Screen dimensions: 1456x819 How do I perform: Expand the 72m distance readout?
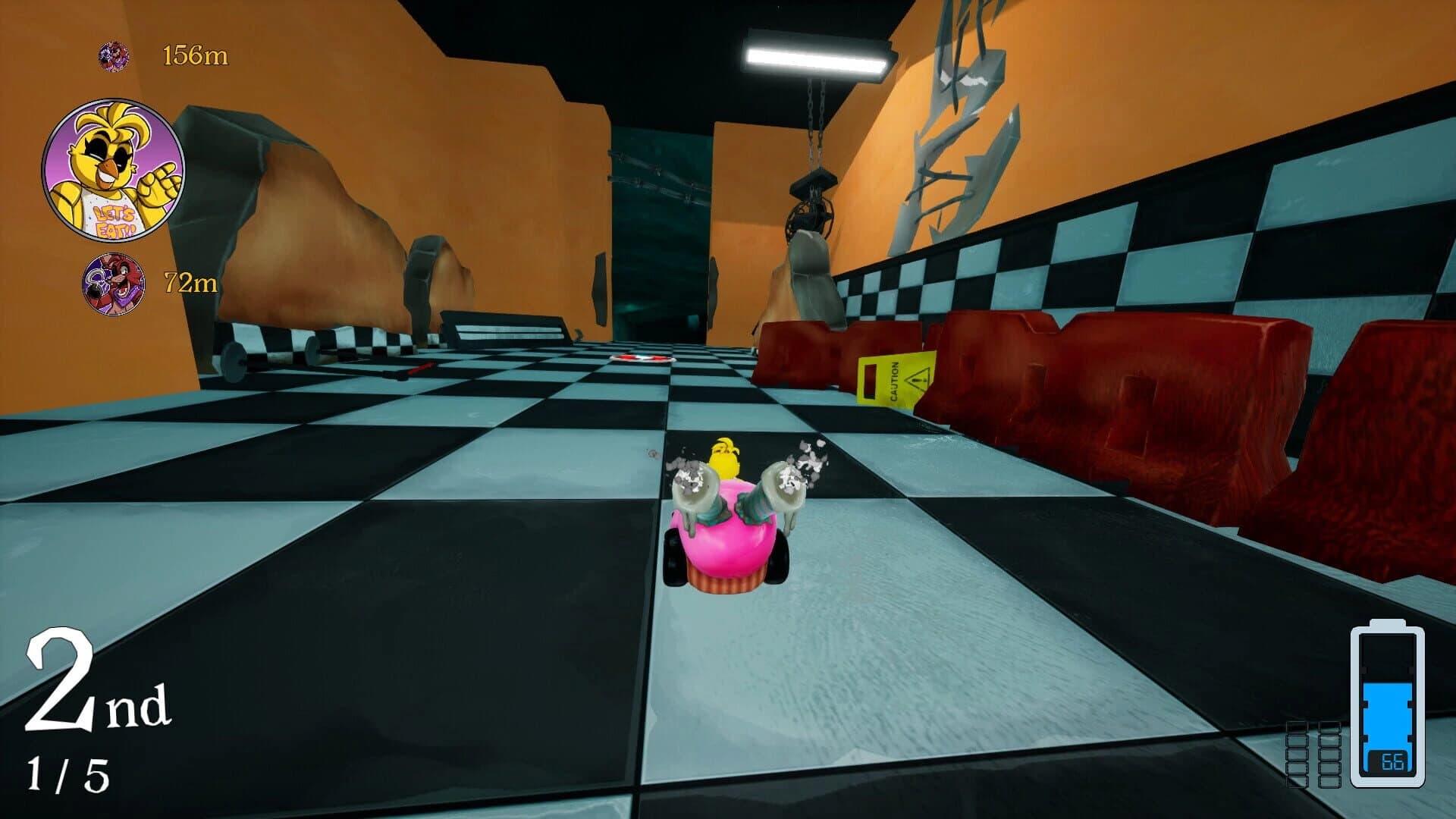(190, 285)
